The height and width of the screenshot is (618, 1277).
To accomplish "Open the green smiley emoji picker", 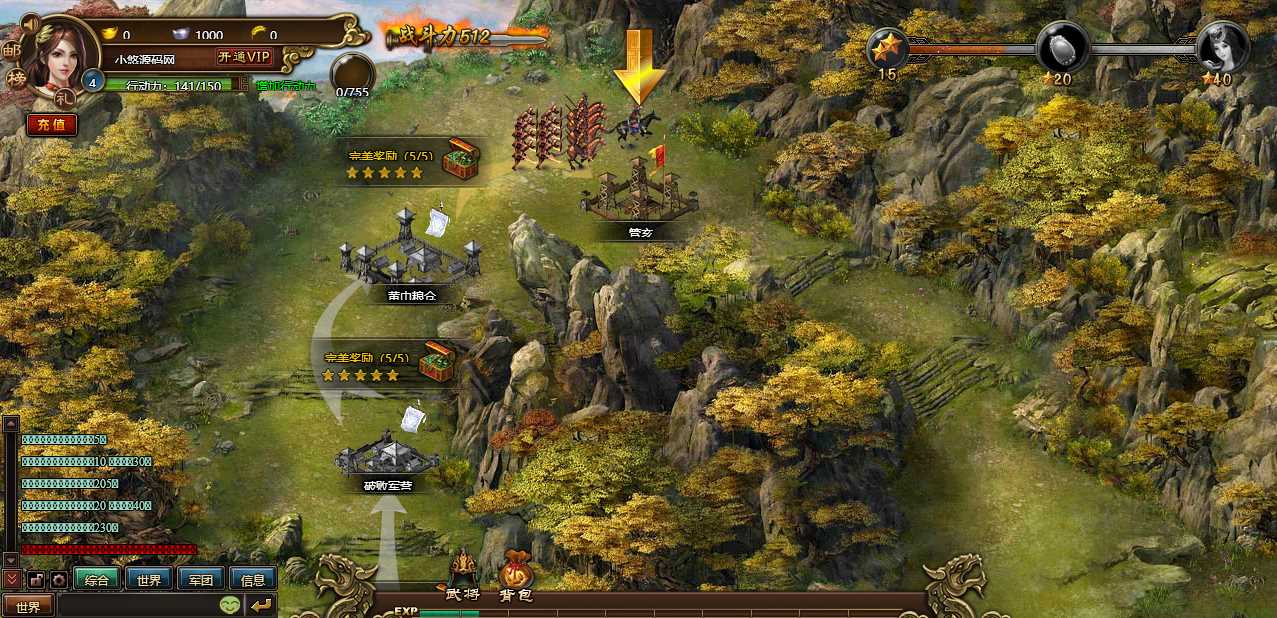I will pos(230,605).
